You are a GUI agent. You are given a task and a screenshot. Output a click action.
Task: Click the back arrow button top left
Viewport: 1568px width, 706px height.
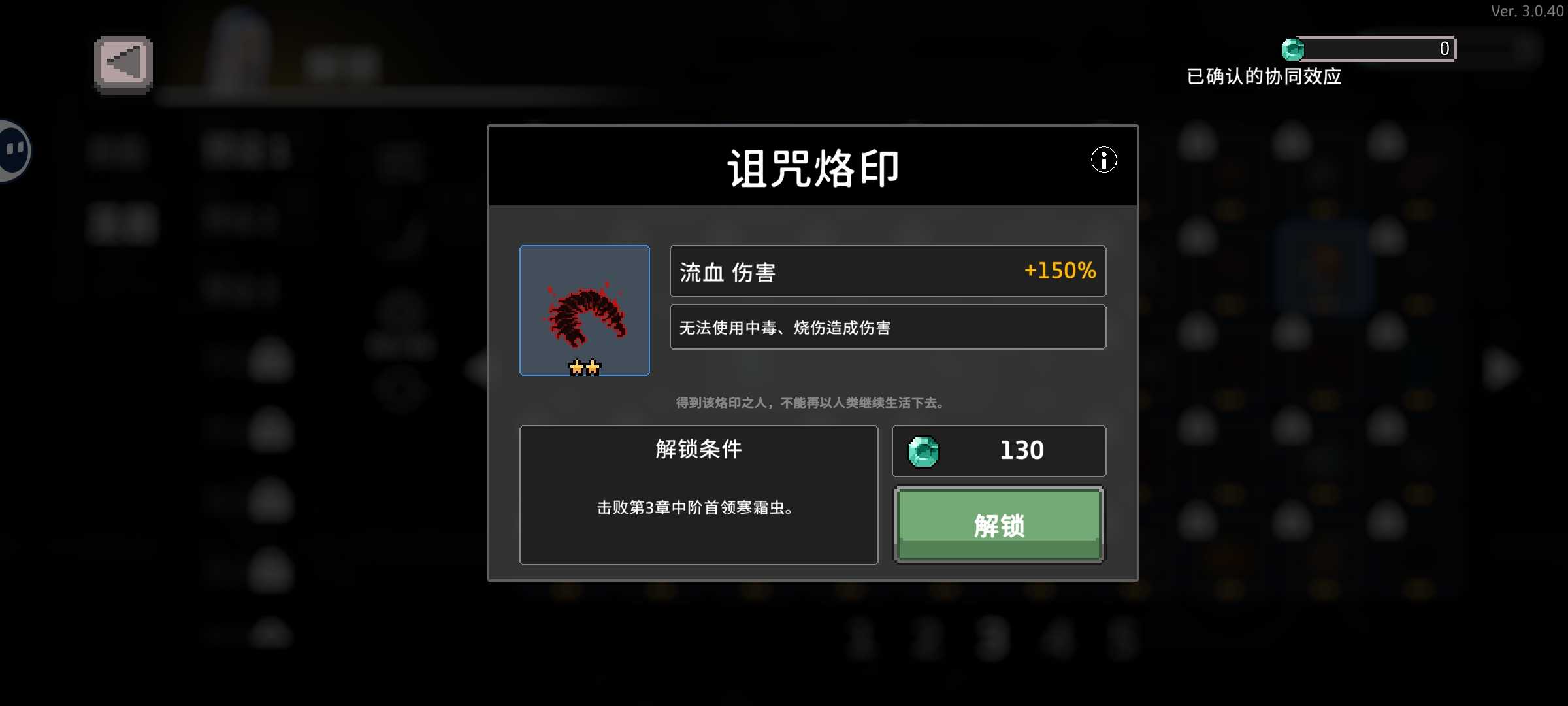122,62
